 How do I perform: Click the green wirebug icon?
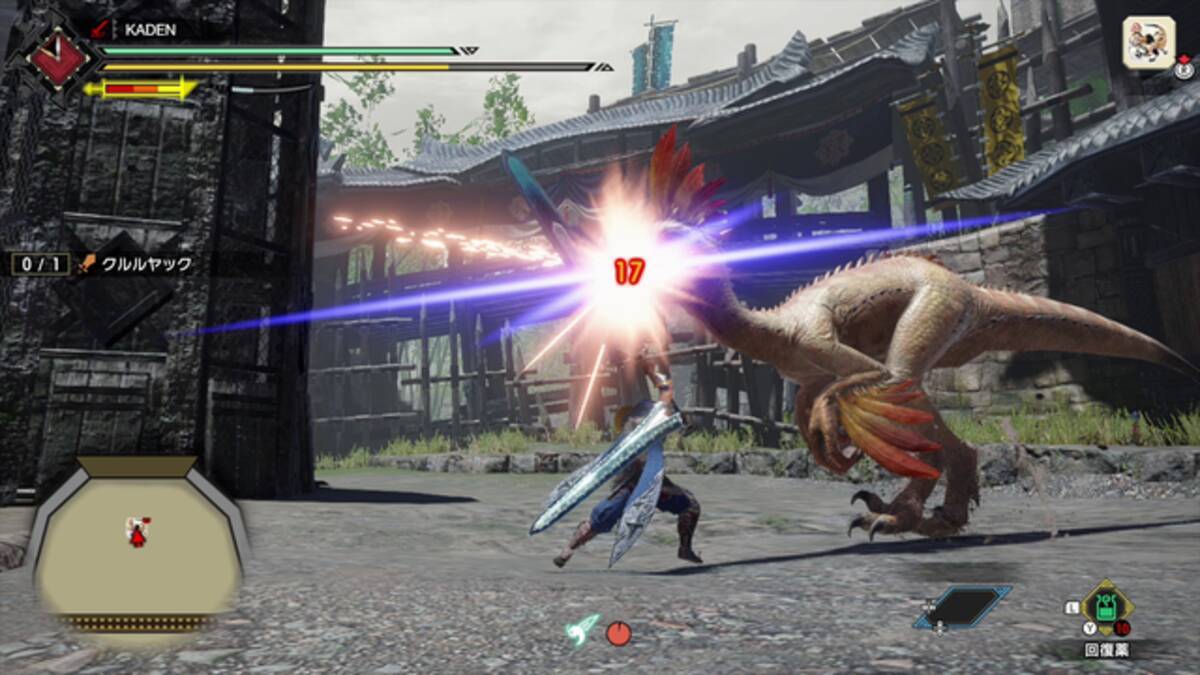[582, 629]
